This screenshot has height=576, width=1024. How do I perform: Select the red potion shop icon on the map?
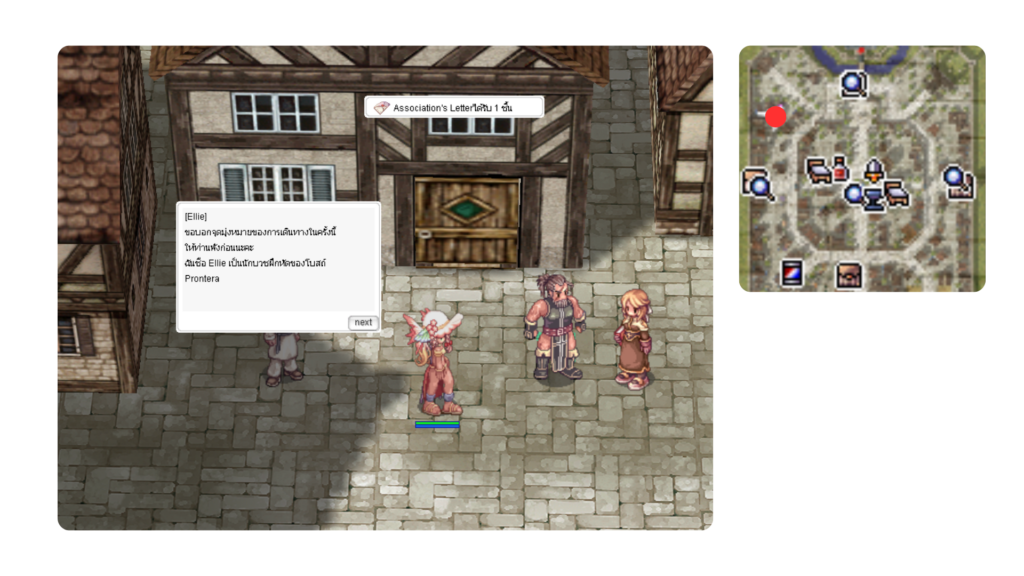coord(840,168)
